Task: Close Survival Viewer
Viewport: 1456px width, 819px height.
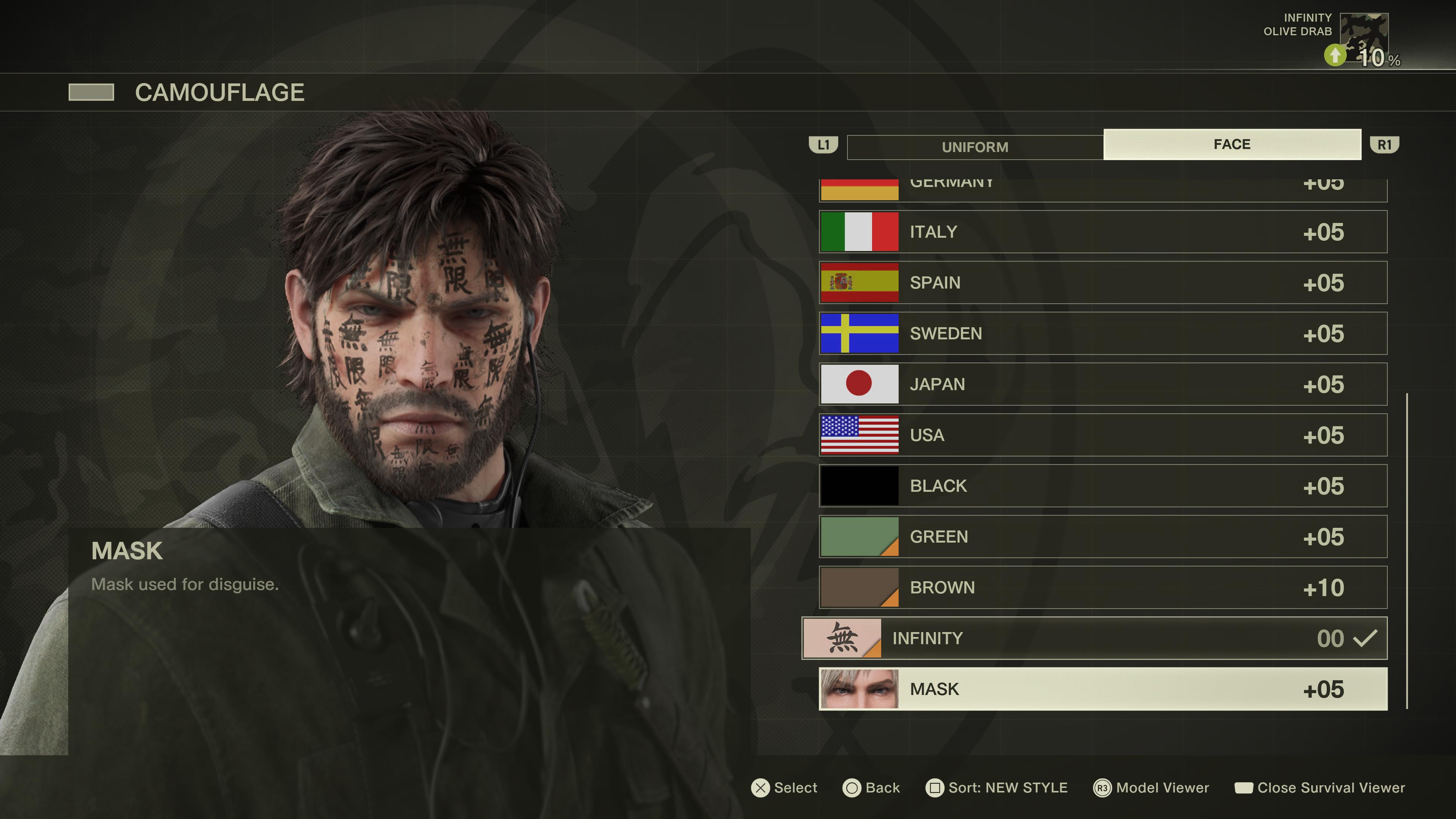Action: 1319,788
